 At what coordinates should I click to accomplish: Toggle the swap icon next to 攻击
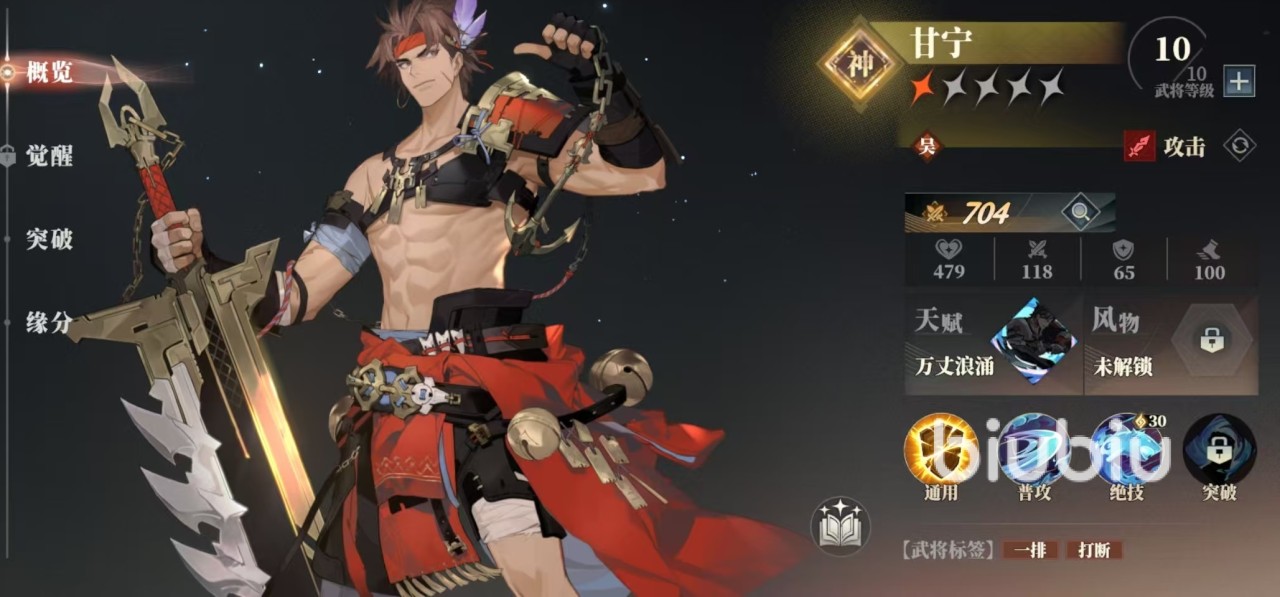click(1239, 146)
